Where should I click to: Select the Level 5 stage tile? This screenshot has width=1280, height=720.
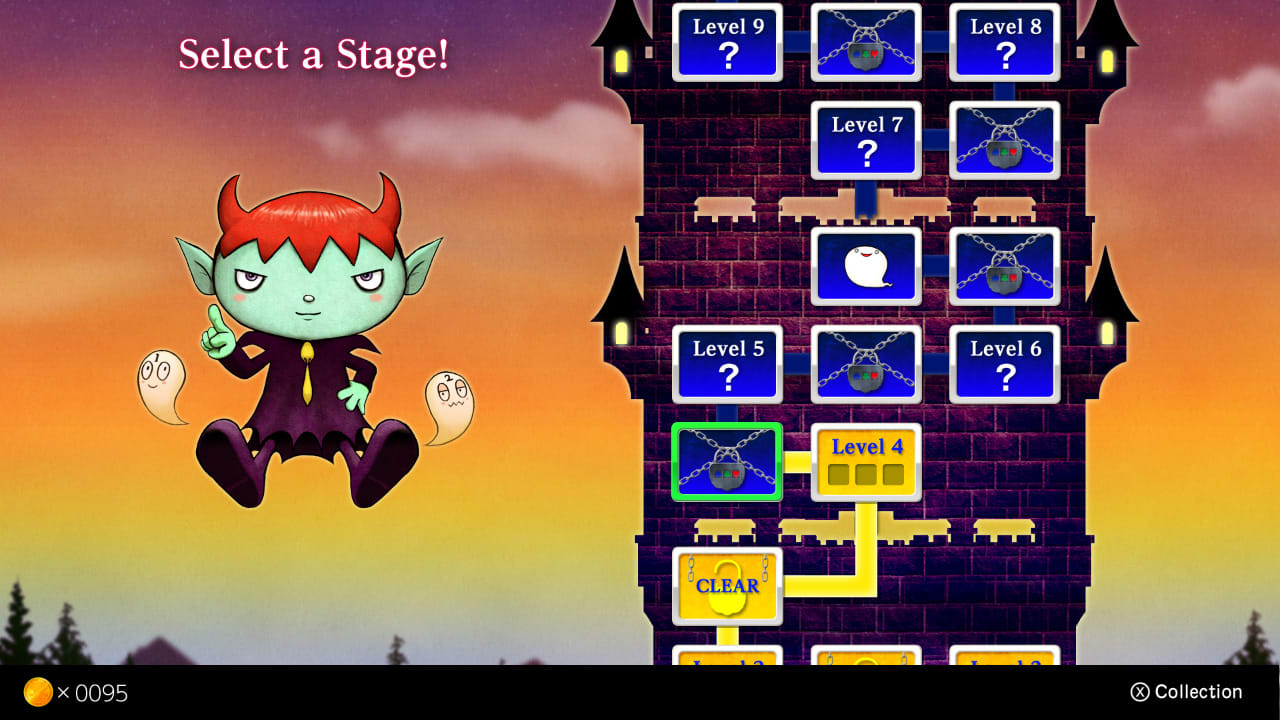tap(727, 363)
